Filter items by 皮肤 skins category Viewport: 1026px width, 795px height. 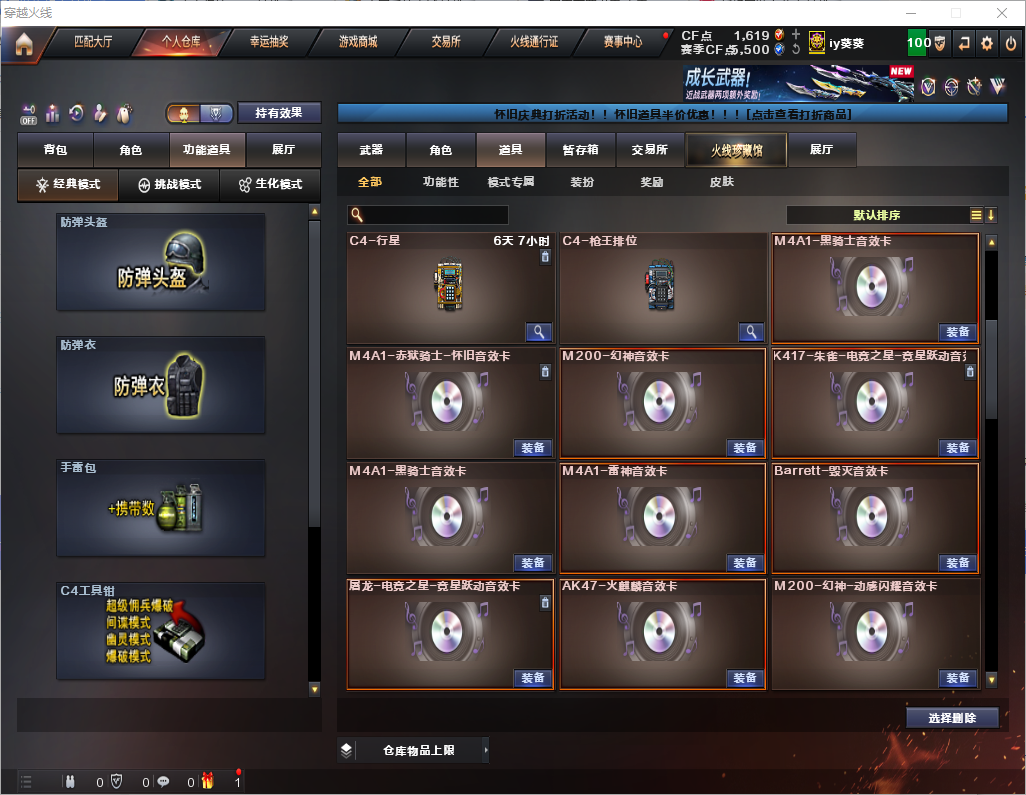pos(721,182)
